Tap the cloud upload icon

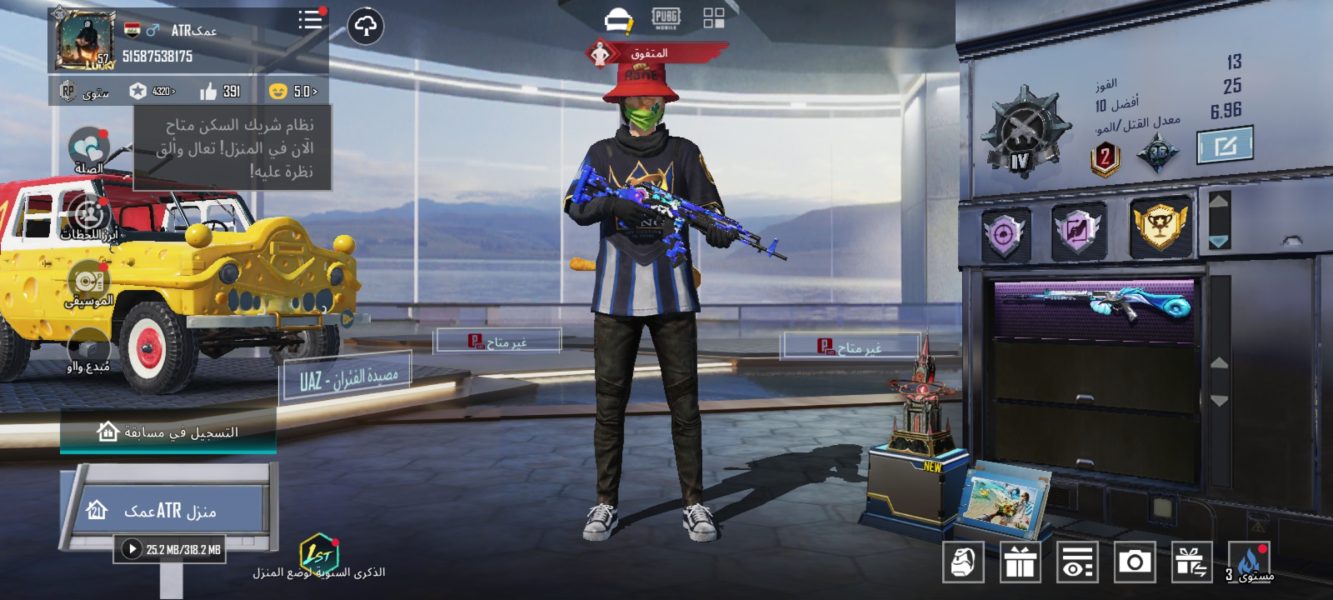point(365,26)
